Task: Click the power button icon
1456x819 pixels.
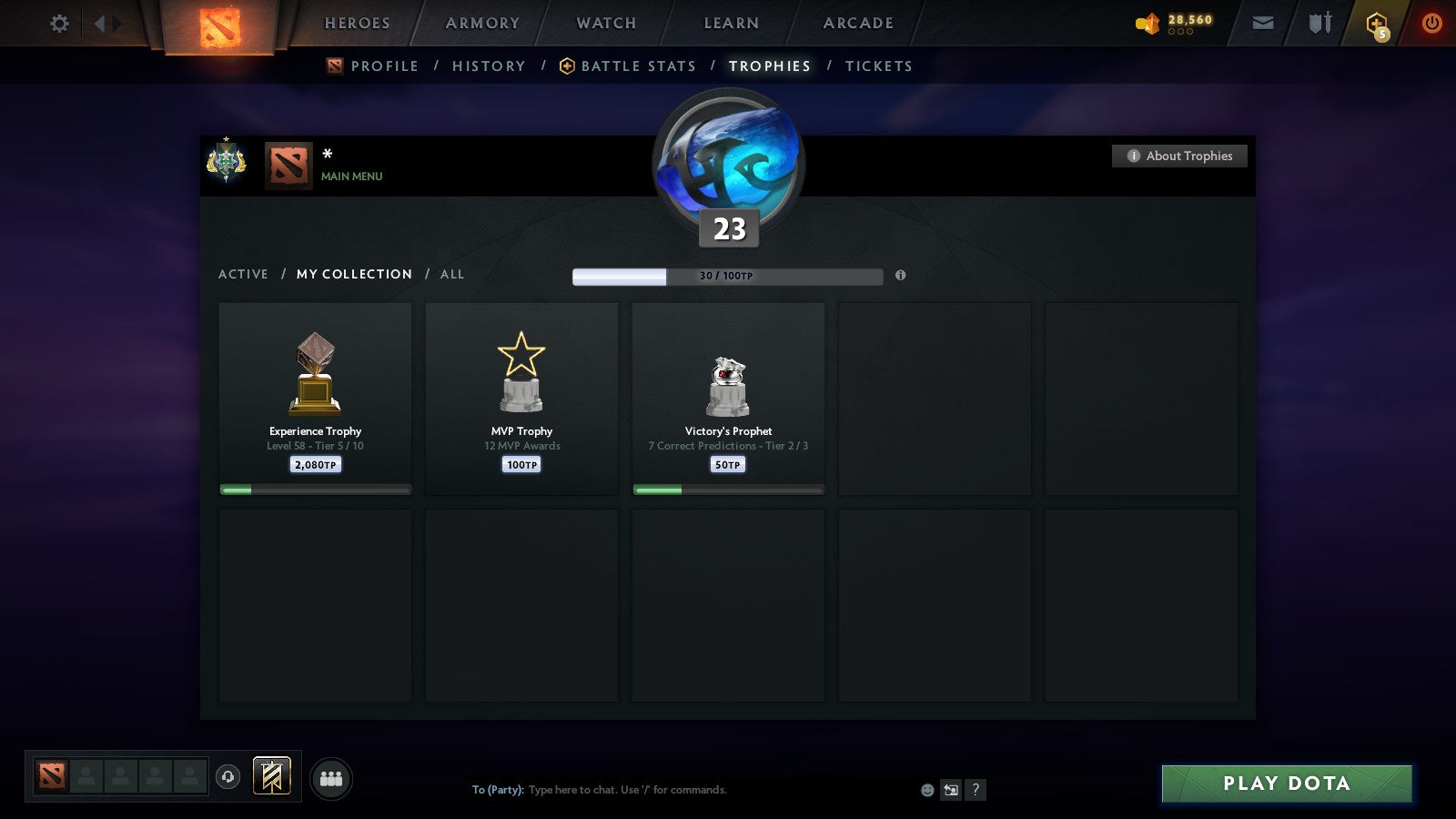Action: tap(1431, 23)
